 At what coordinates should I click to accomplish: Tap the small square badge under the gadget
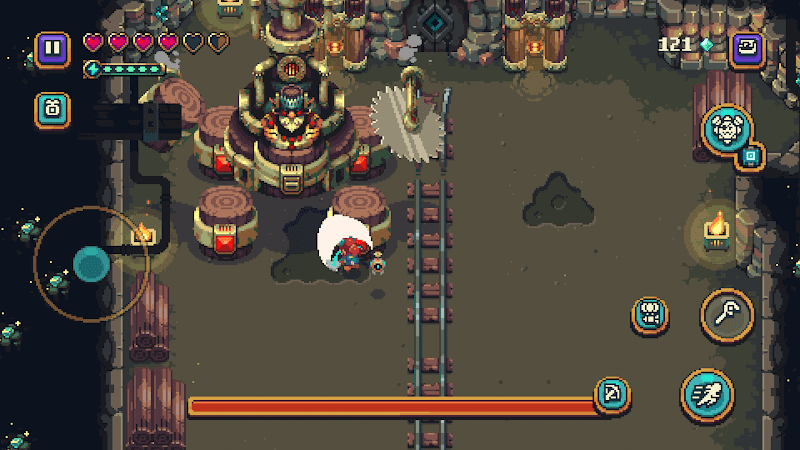(751, 156)
